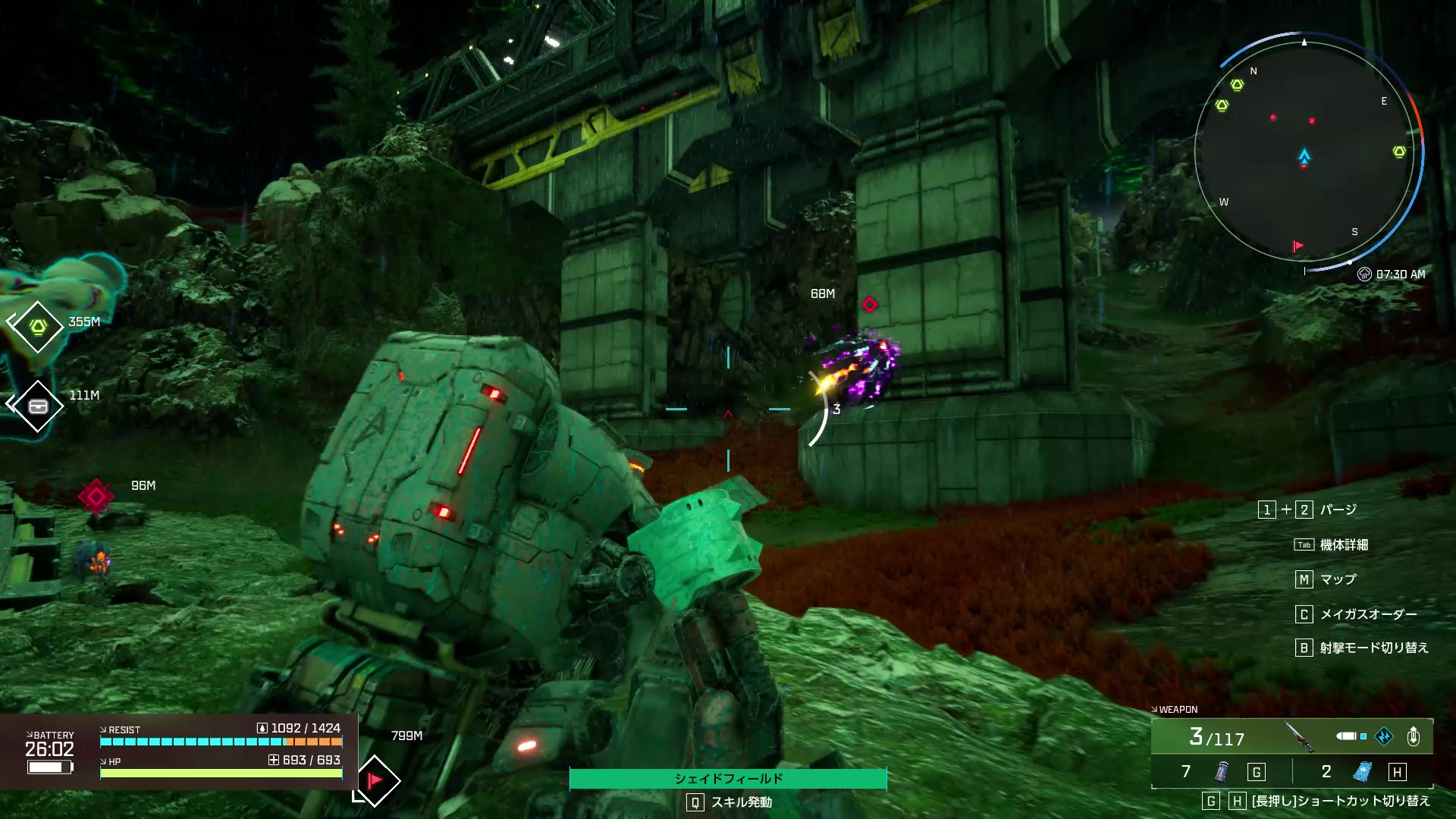Target the red enemy marker at 68M
The height and width of the screenshot is (819, 1456).
870,305
